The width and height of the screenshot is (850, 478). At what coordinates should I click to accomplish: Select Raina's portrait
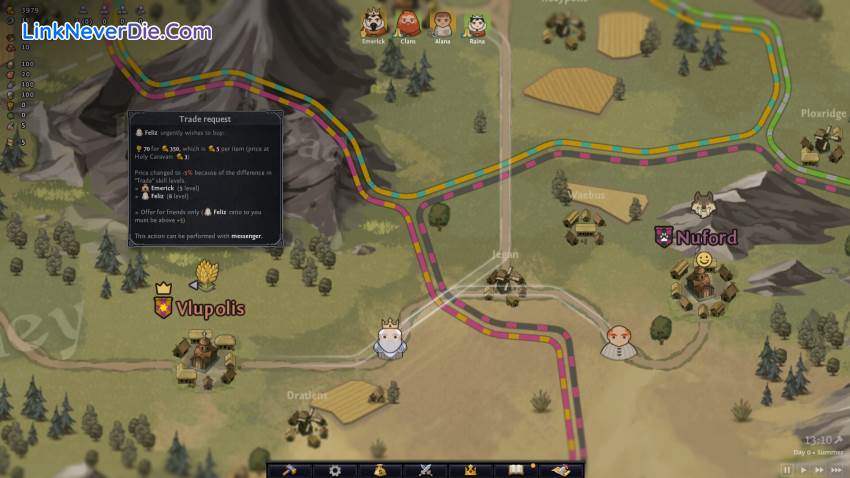[x=475, y=22]
